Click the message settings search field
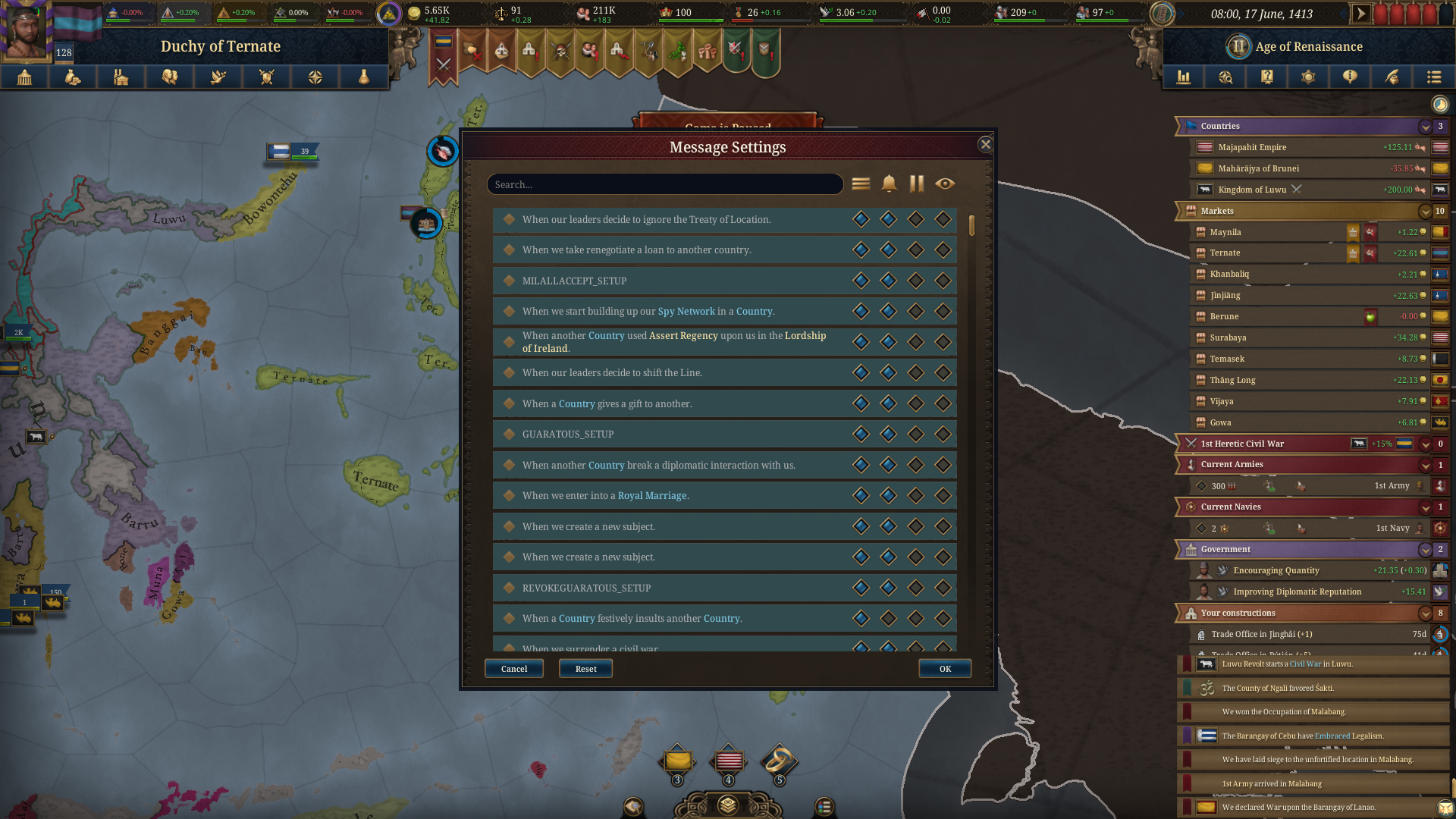Viewport: 1456px width, 819px height. pyautogui.click(x=665, y=184)
